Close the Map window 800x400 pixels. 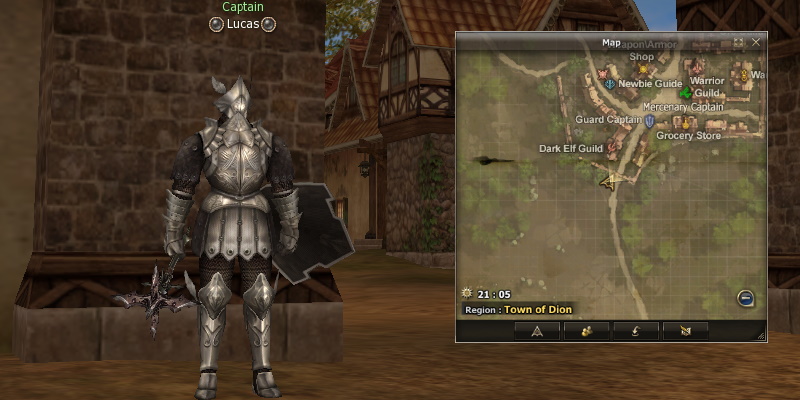pos(756,43)
